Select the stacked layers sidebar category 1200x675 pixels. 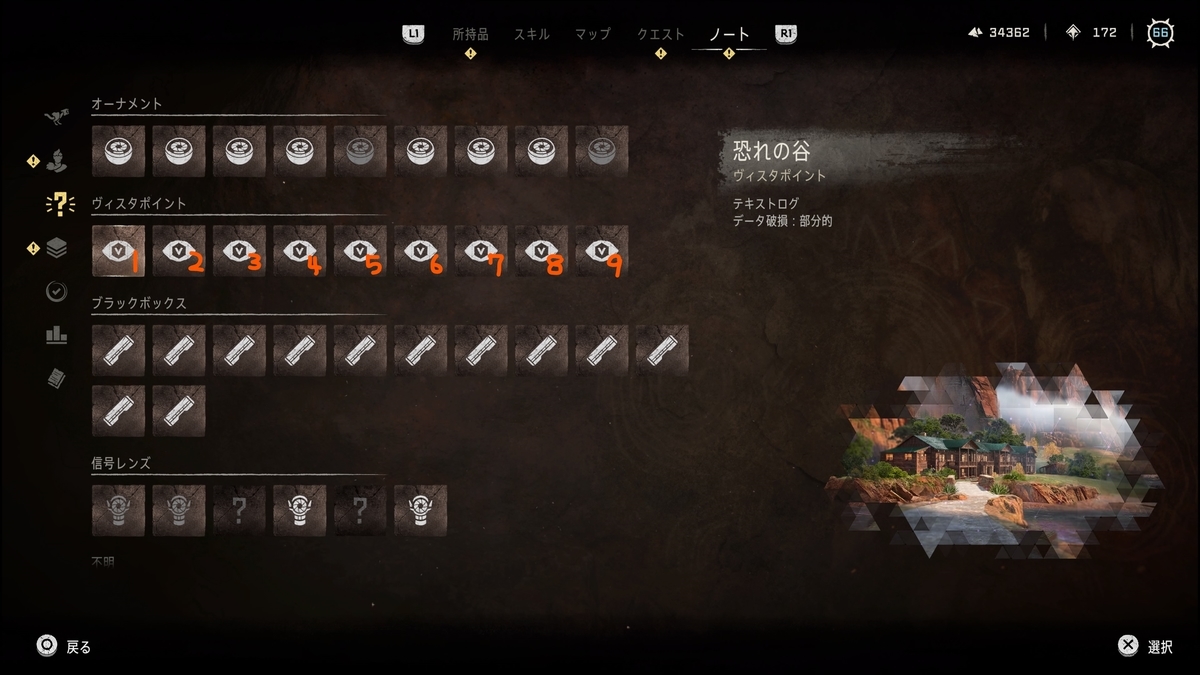pyautogui.click(x=57, y=248)
